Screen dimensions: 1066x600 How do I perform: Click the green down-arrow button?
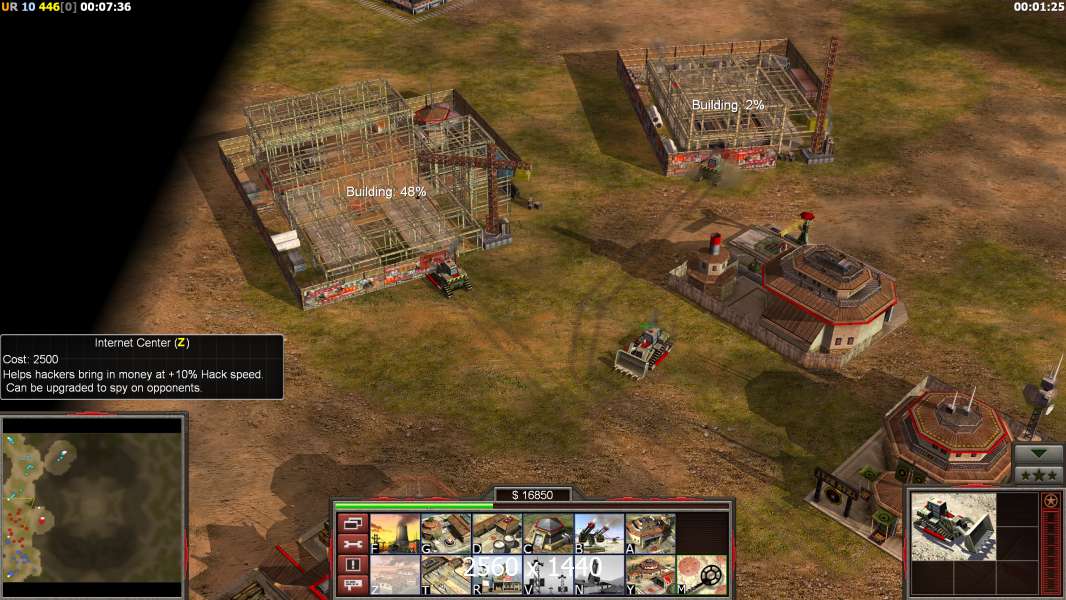(1038, 454)
